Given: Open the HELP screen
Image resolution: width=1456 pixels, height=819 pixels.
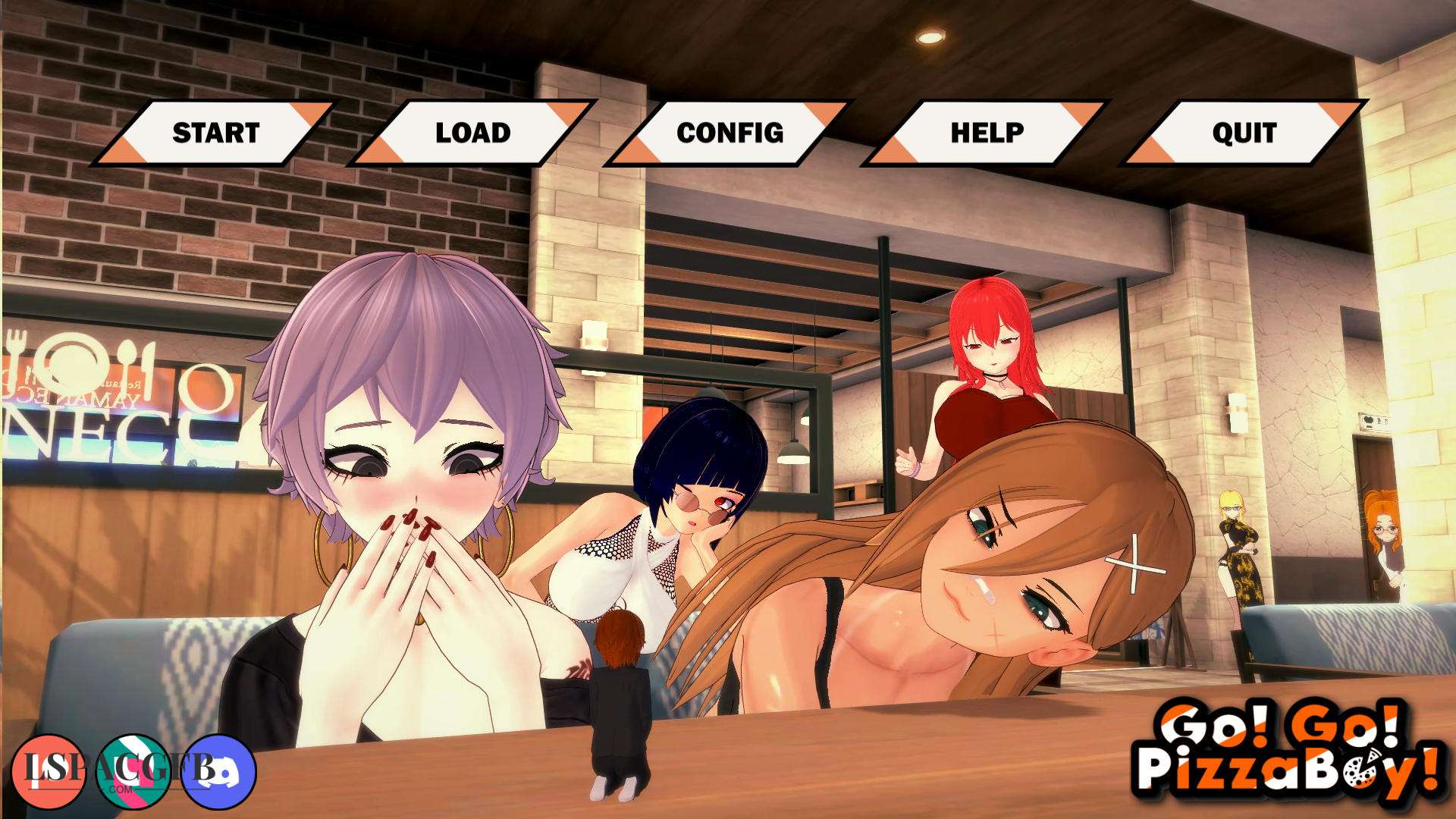Looking at the screenshot, I should coord(987,133).
